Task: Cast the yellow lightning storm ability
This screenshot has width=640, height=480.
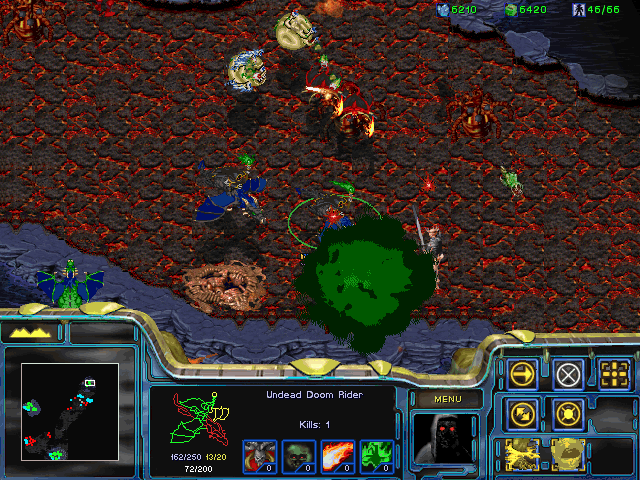Action: (521, 453)
